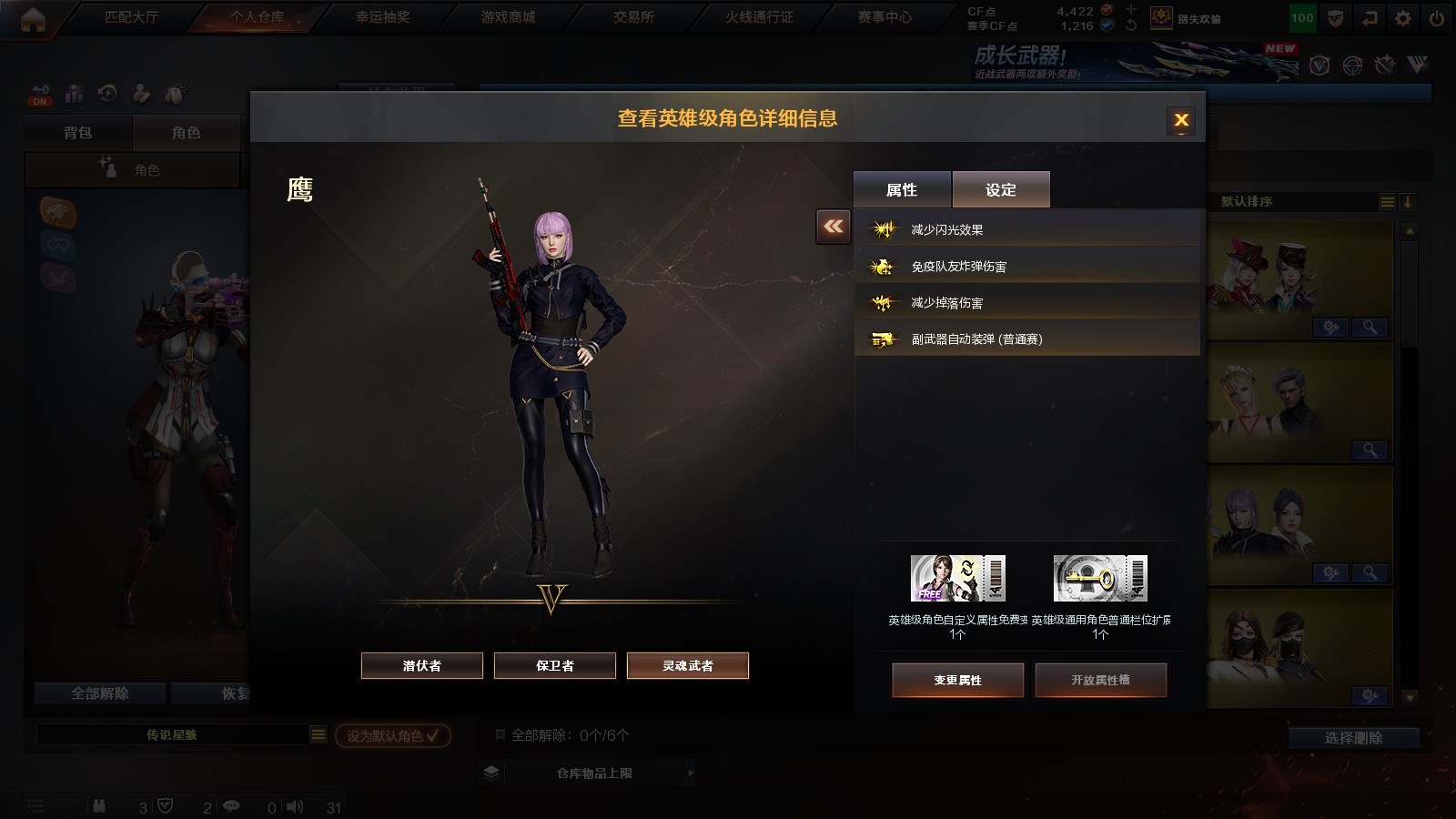Image resolution: width=1456 pixels, height=819 pixels.
Task: Select the 潜伏者 faction button
Action: [x=422, y=665]
